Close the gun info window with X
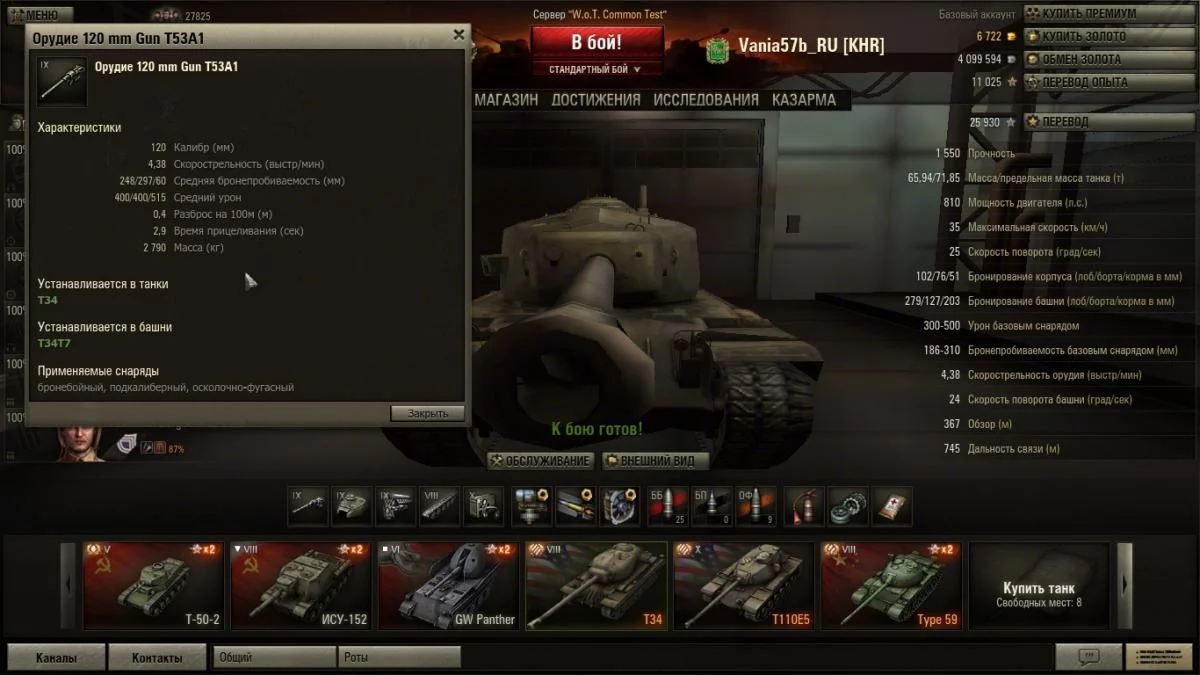This screenshot has height=675, width=1200. click(x=459, y=35)
